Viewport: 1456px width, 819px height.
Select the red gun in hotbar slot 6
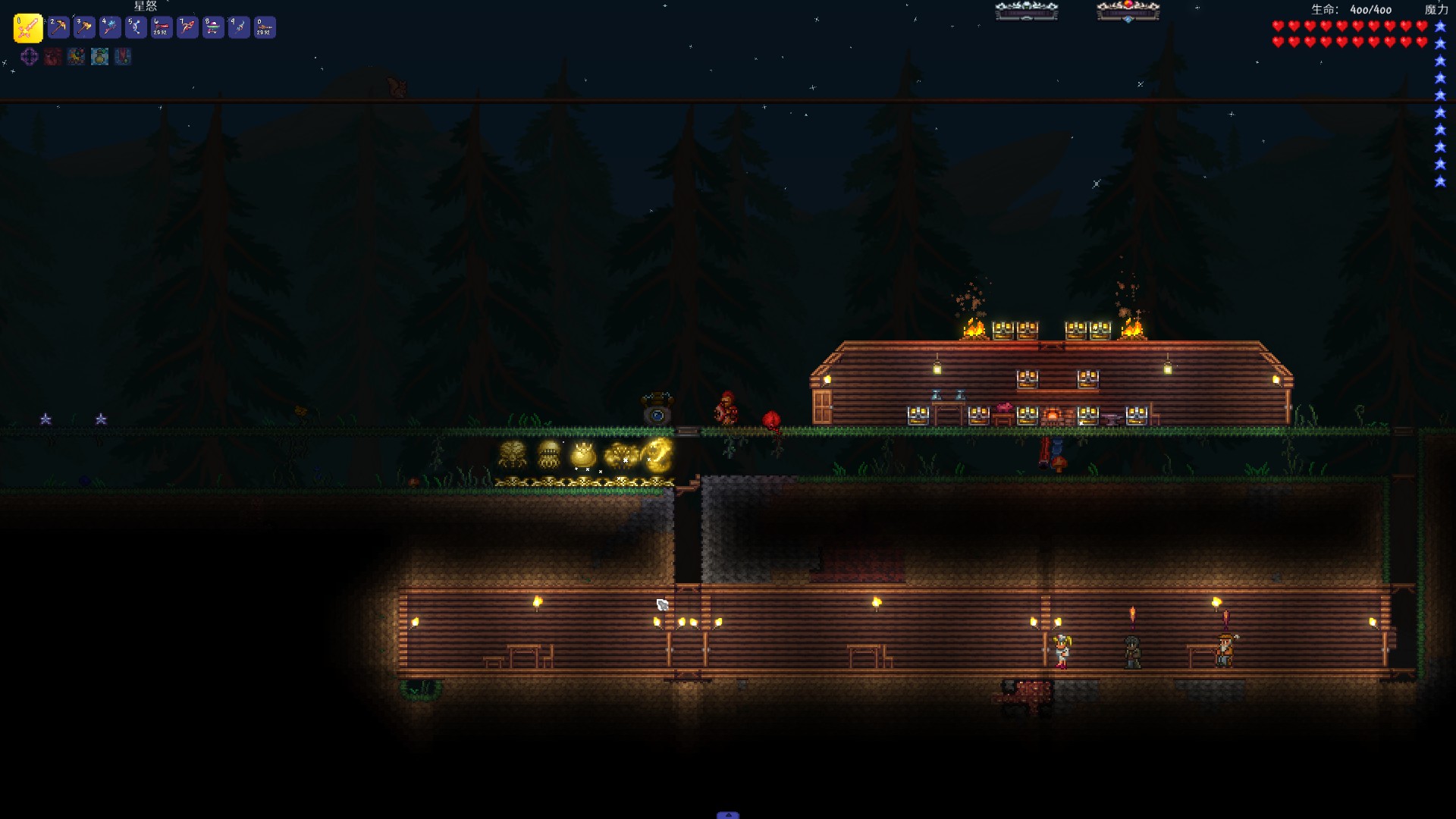pos(162,28)
